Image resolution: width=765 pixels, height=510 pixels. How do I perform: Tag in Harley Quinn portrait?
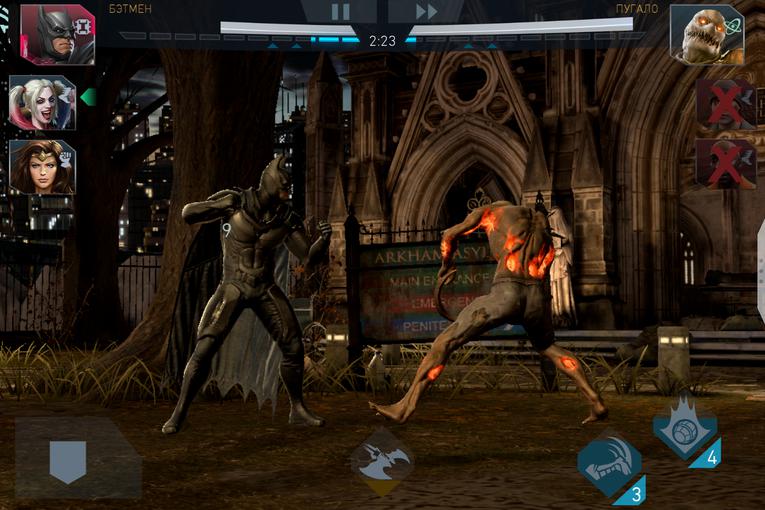pos(42,102)
